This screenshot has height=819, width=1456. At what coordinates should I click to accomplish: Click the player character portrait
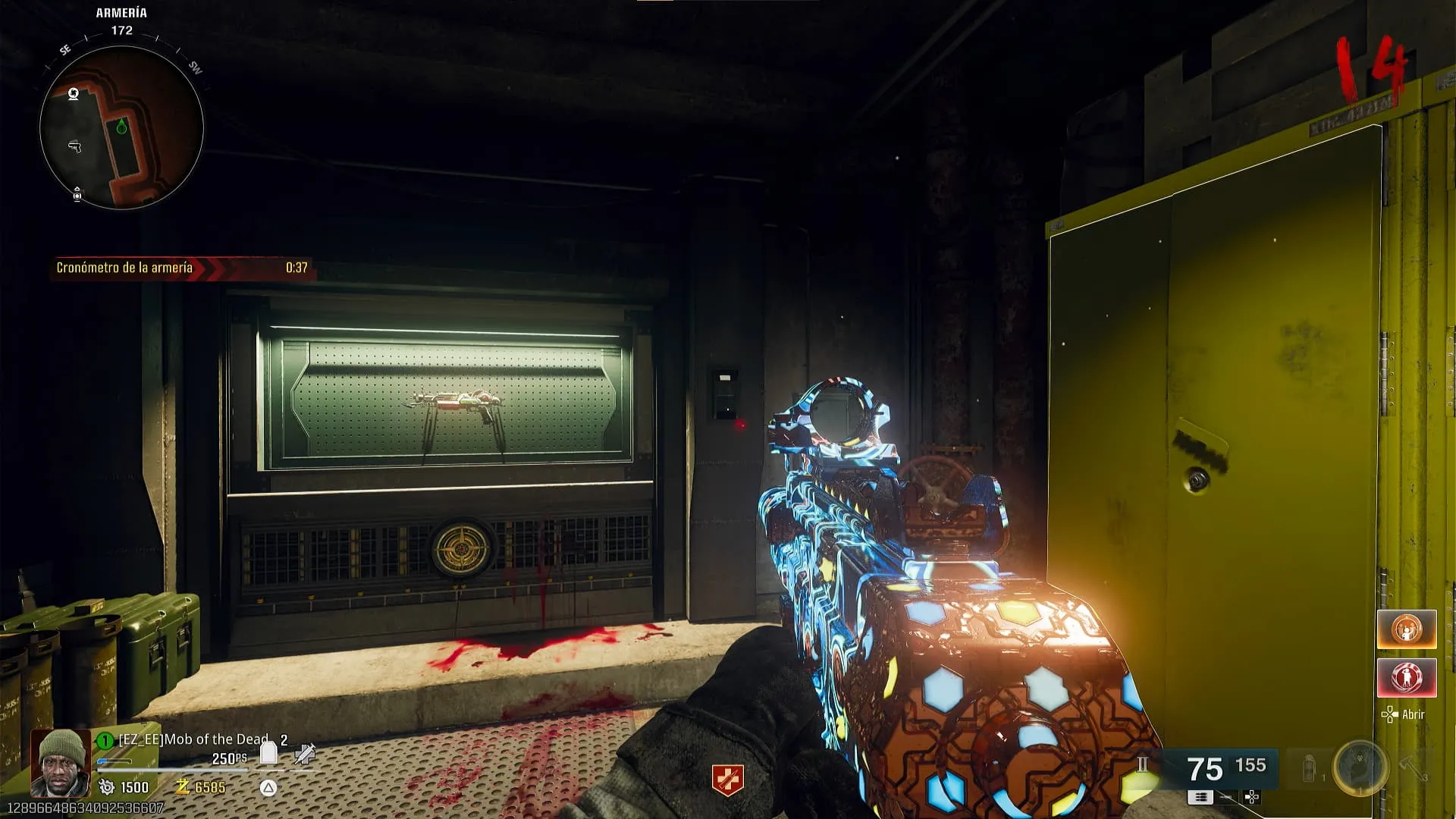click(61, 762)
